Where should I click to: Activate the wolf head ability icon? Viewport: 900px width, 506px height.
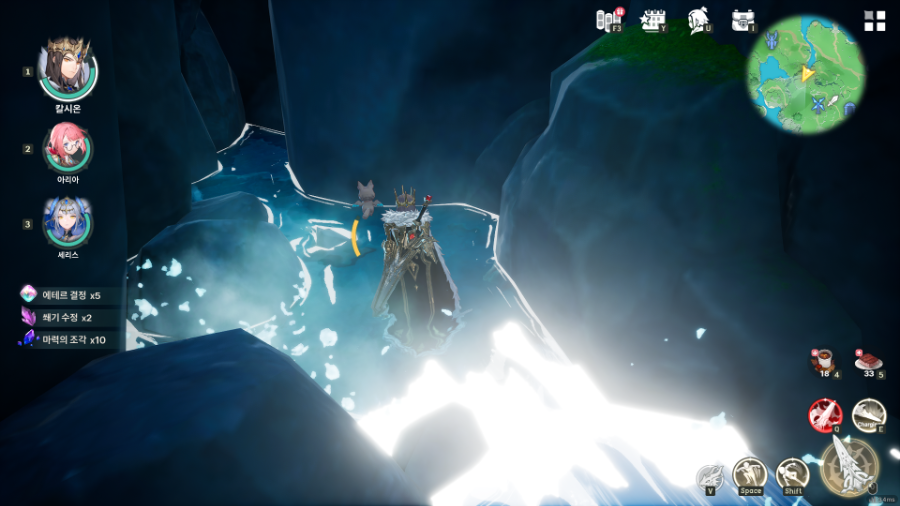point(710,477)
